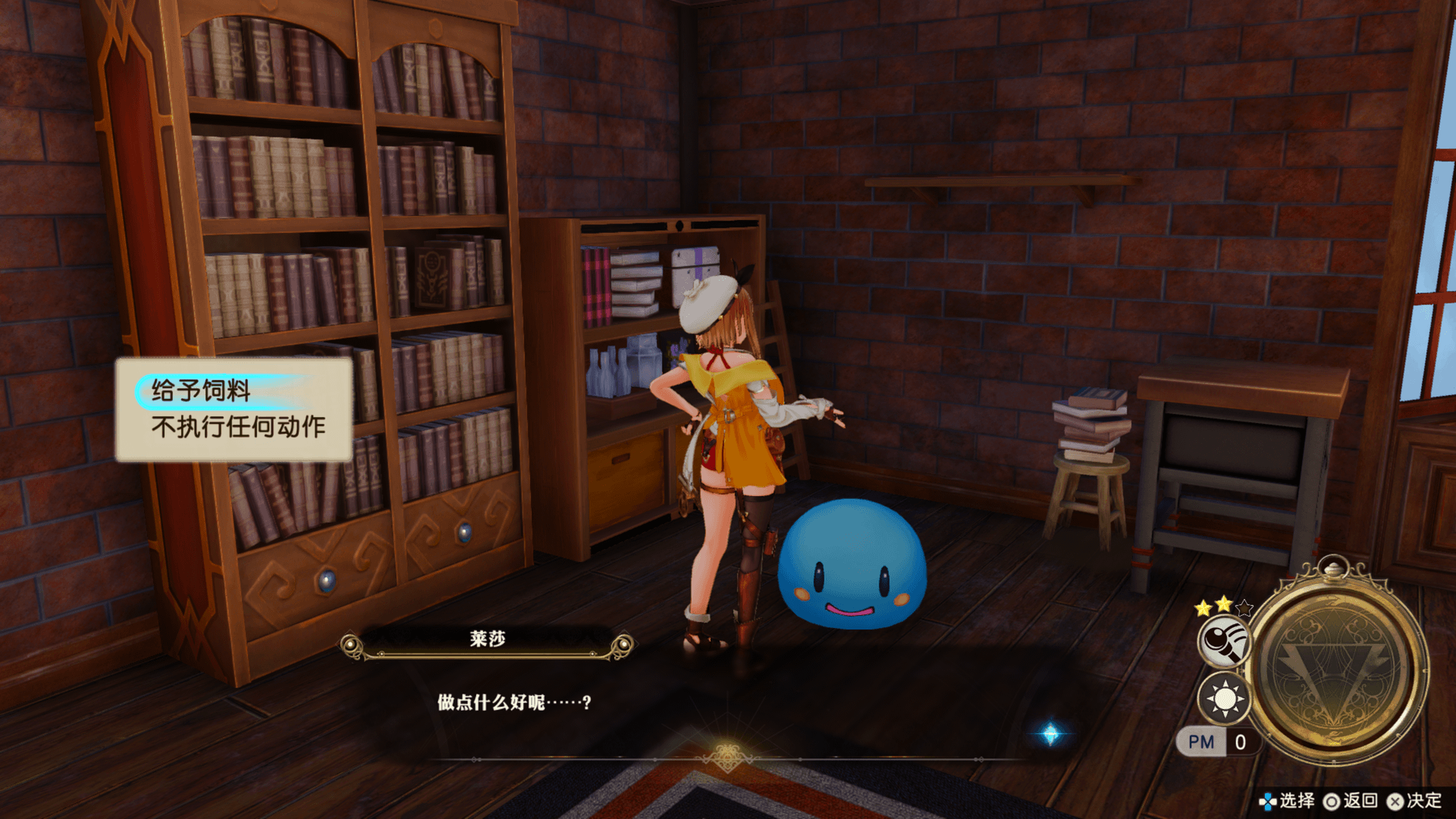1456x819 pixels.
Task: Select 不执行任何动作 option
Action: (238, 427)
